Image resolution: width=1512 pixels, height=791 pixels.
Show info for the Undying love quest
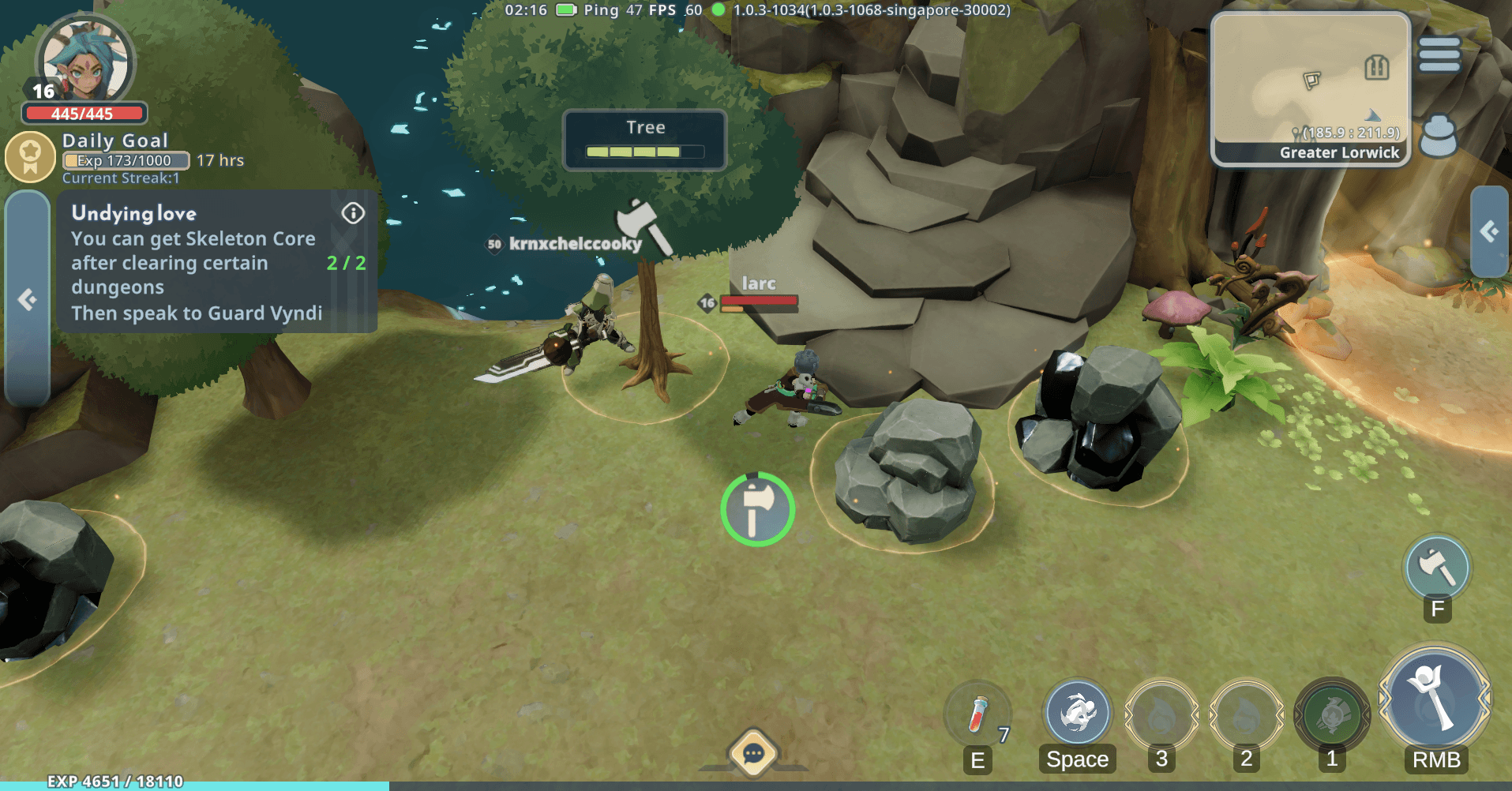pos(353,213)
